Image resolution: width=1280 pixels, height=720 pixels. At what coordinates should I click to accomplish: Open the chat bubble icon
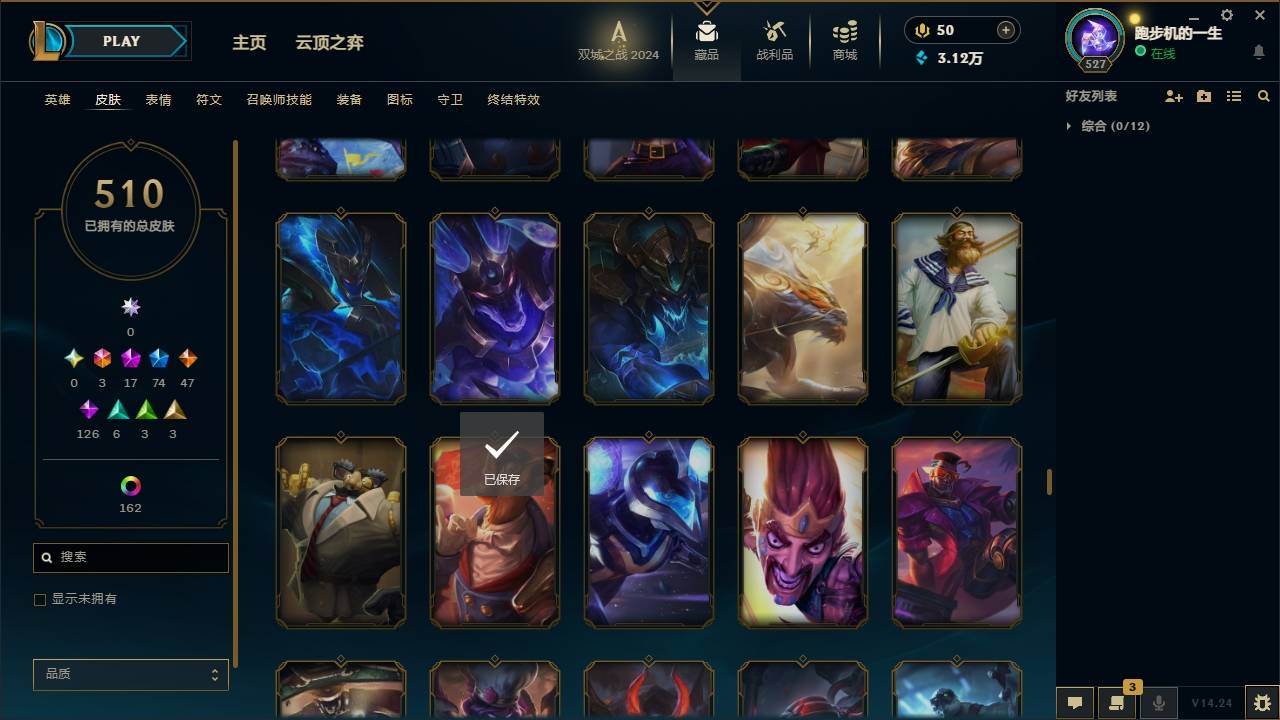pos(1073,703)
